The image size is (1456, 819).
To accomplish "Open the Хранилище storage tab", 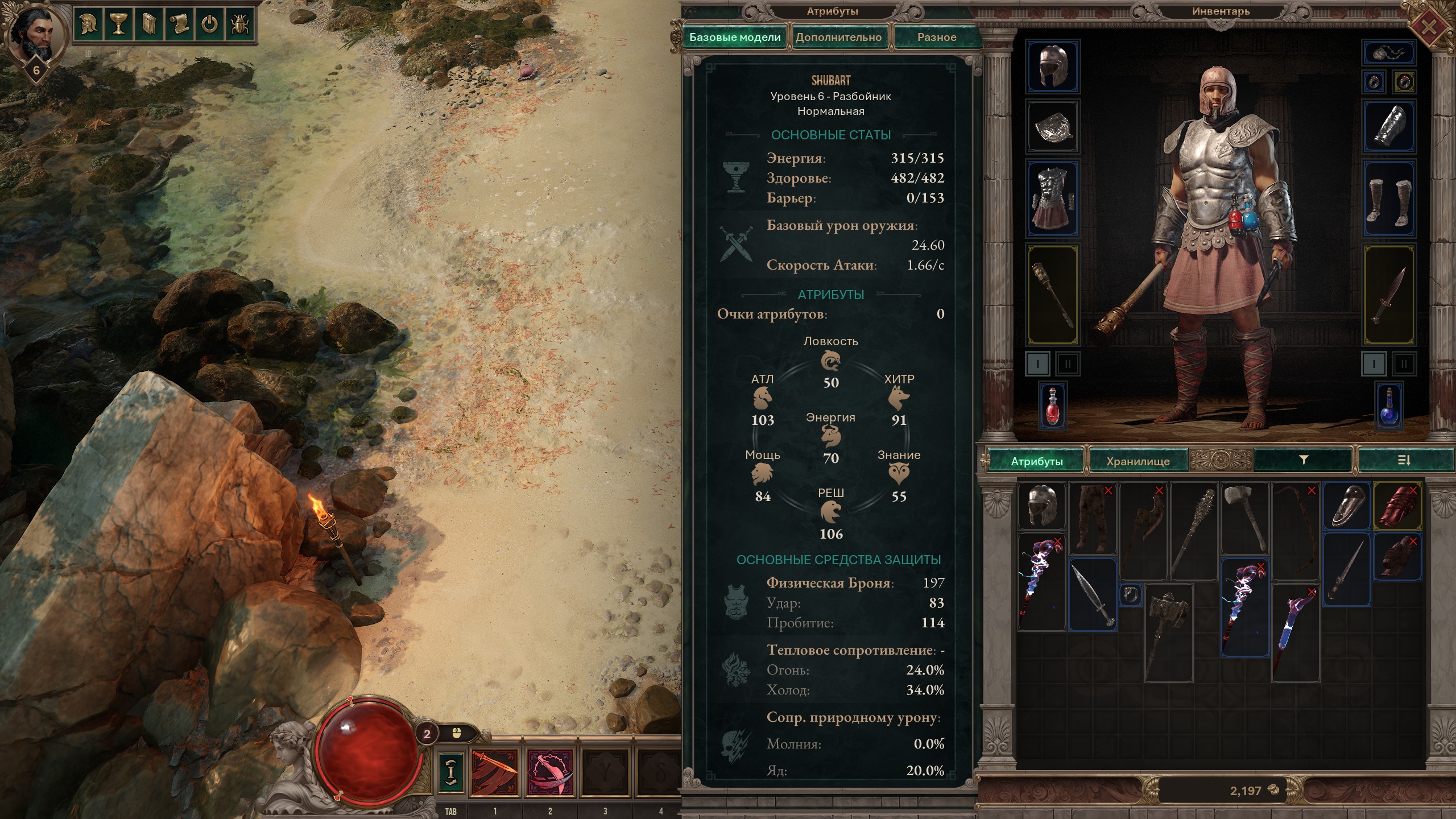I will pos(1137,461).
